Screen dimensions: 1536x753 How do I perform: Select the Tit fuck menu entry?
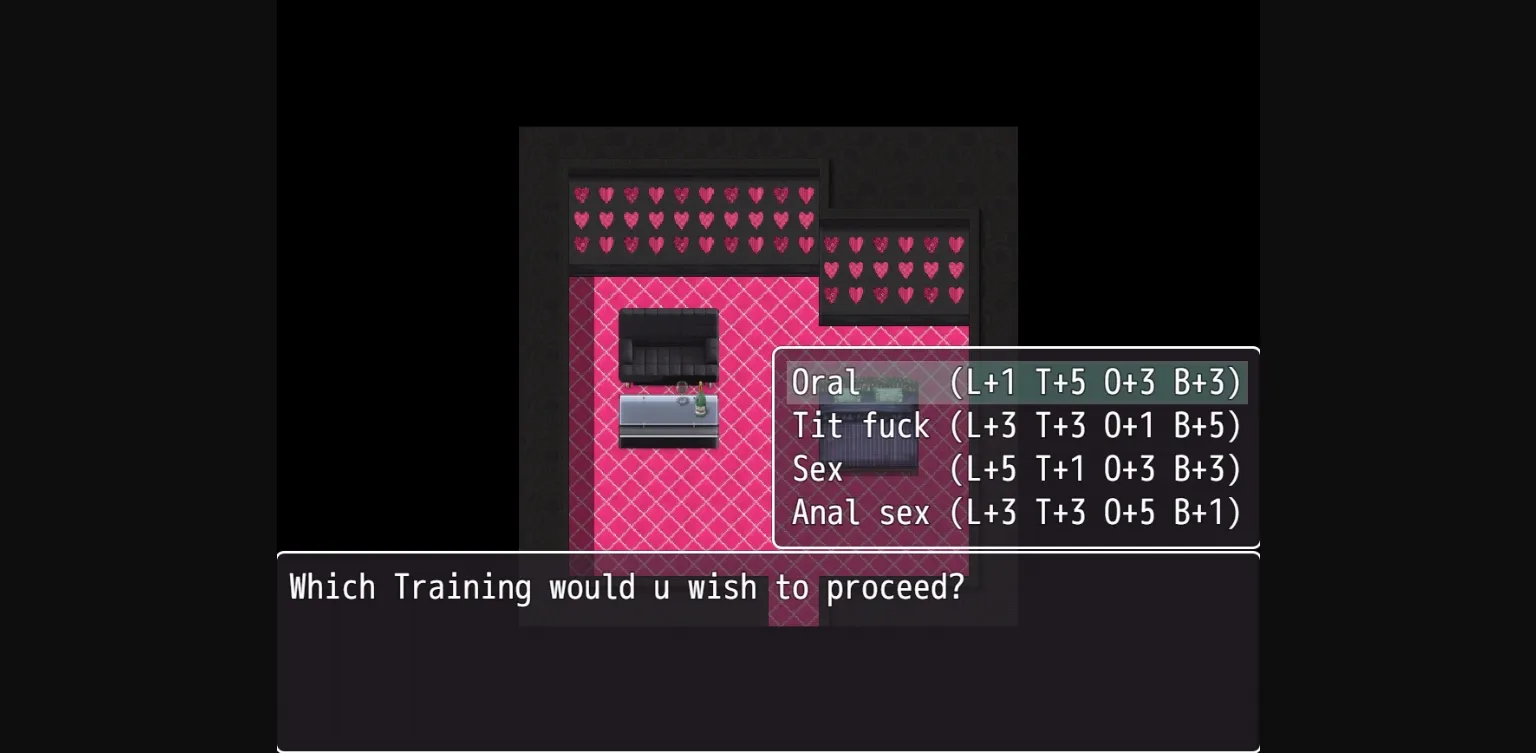860,425
